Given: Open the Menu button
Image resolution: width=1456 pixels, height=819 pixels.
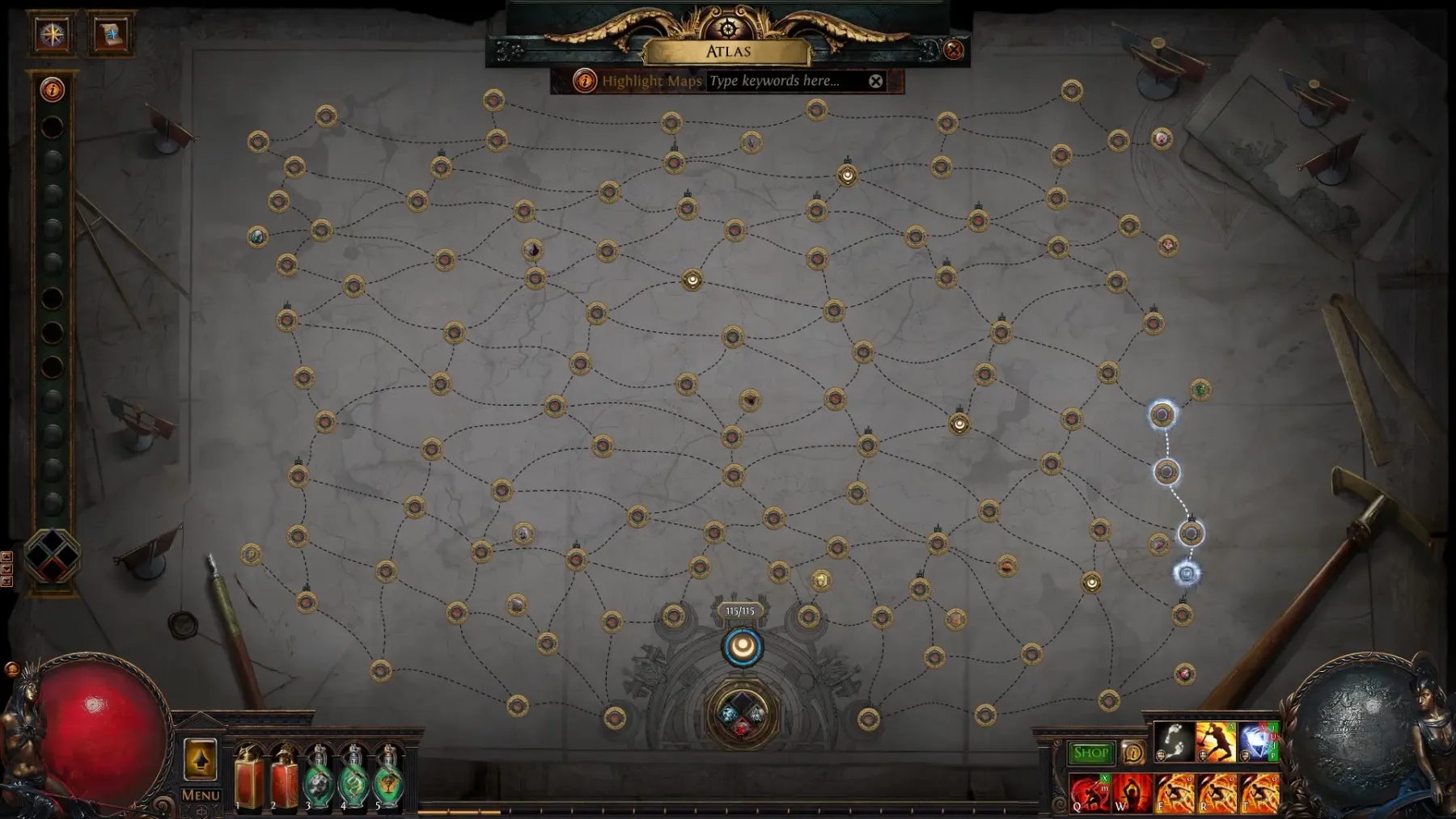Looking at the screenshot, I should tap(201, 795).
